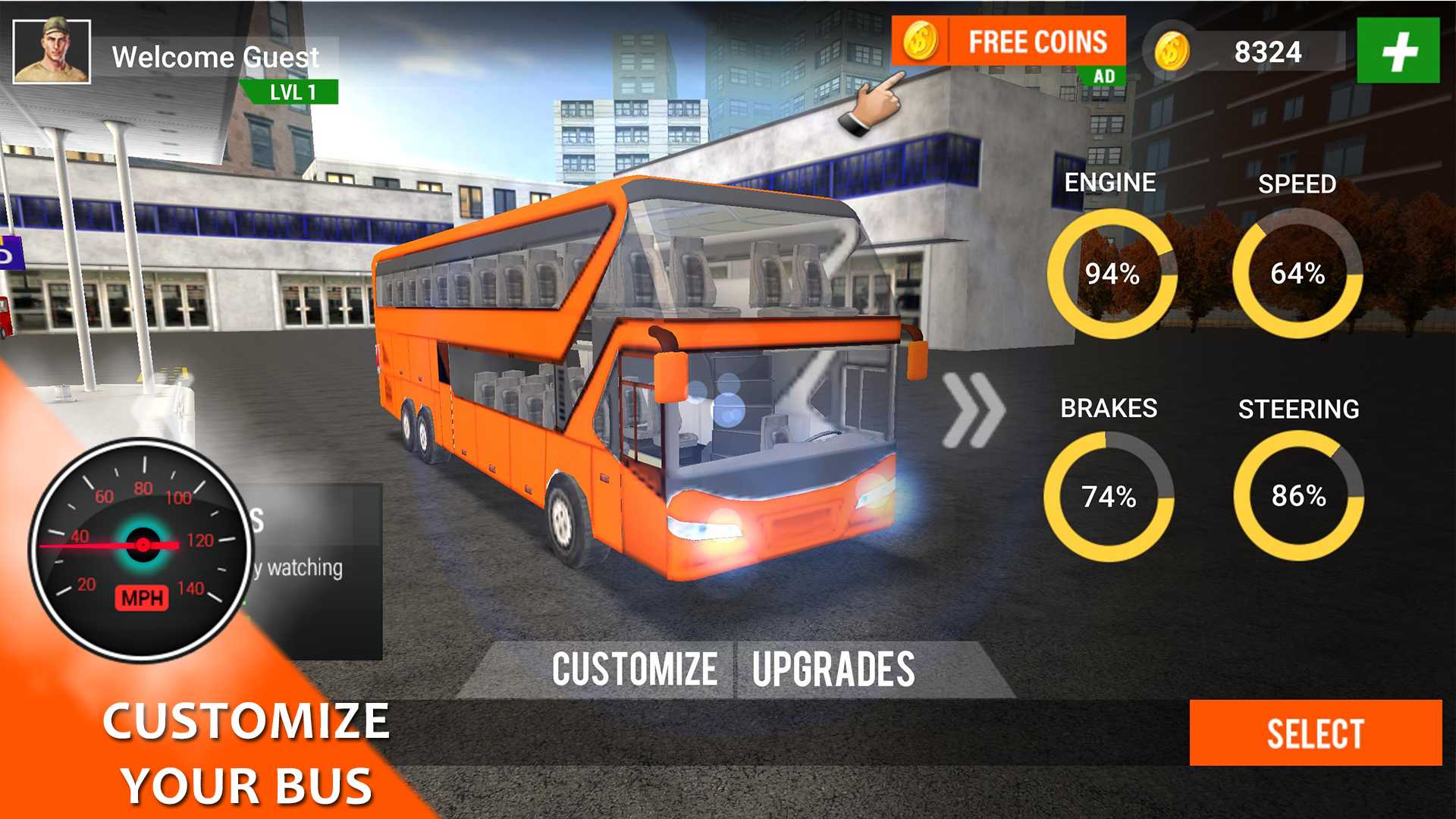Open the guest profile avatar

(x=52, y=52)
